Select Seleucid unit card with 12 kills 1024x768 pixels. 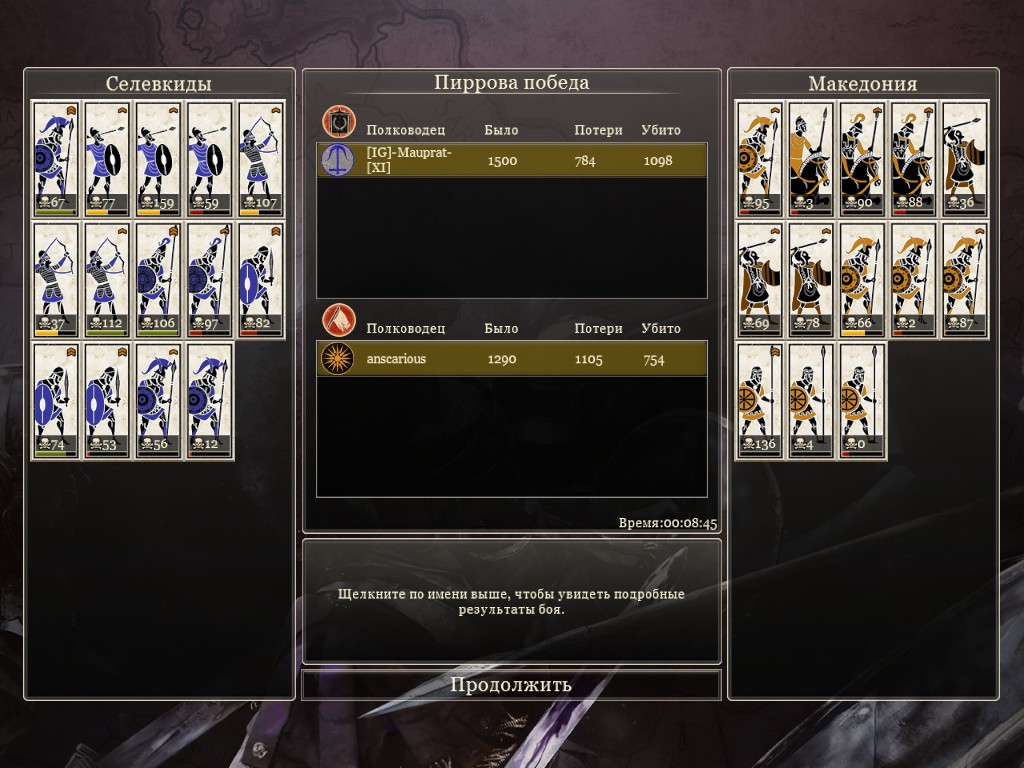coord(209,400)
